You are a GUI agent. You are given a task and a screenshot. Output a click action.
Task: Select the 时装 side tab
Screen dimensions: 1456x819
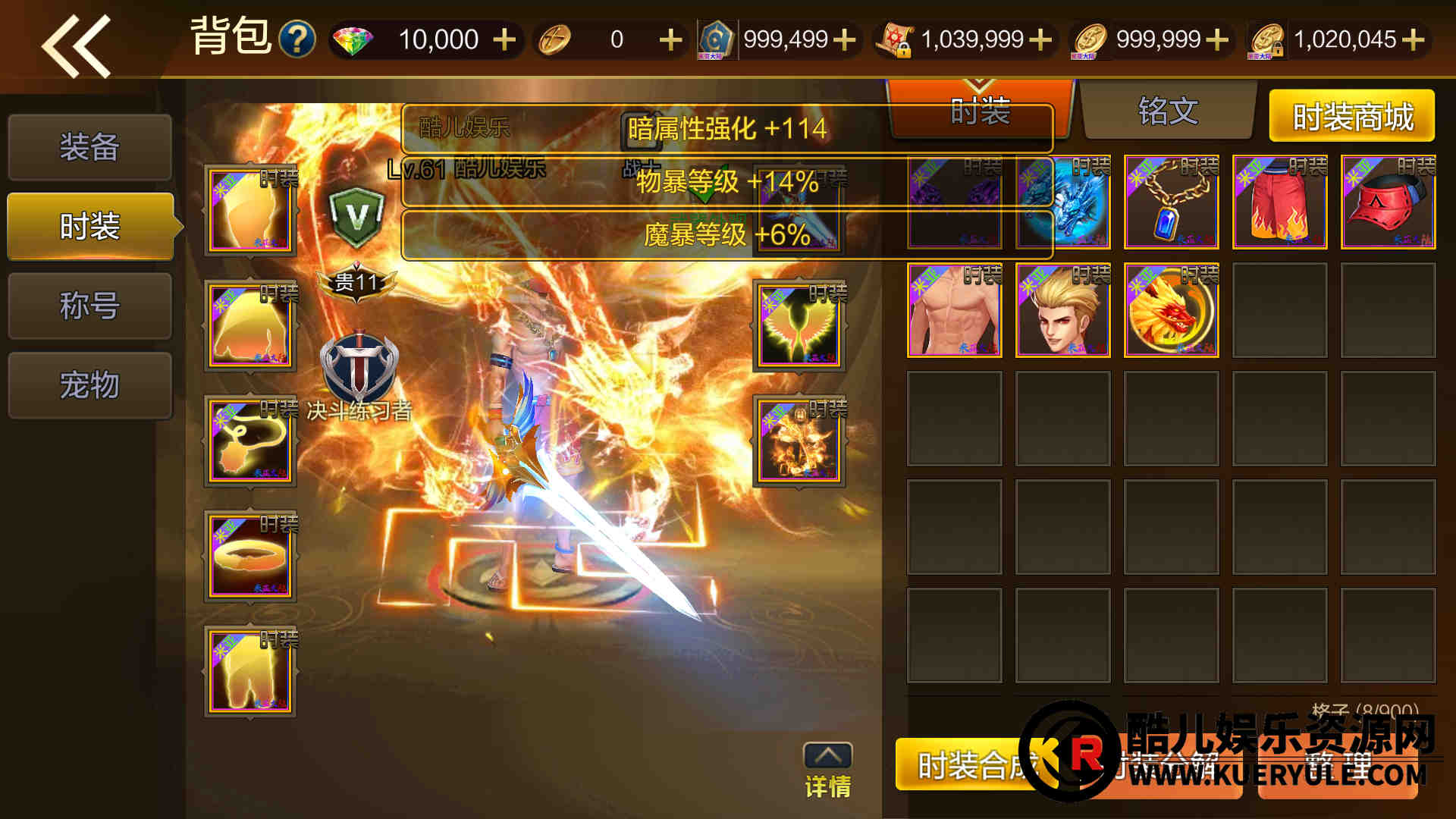point(89,226)
